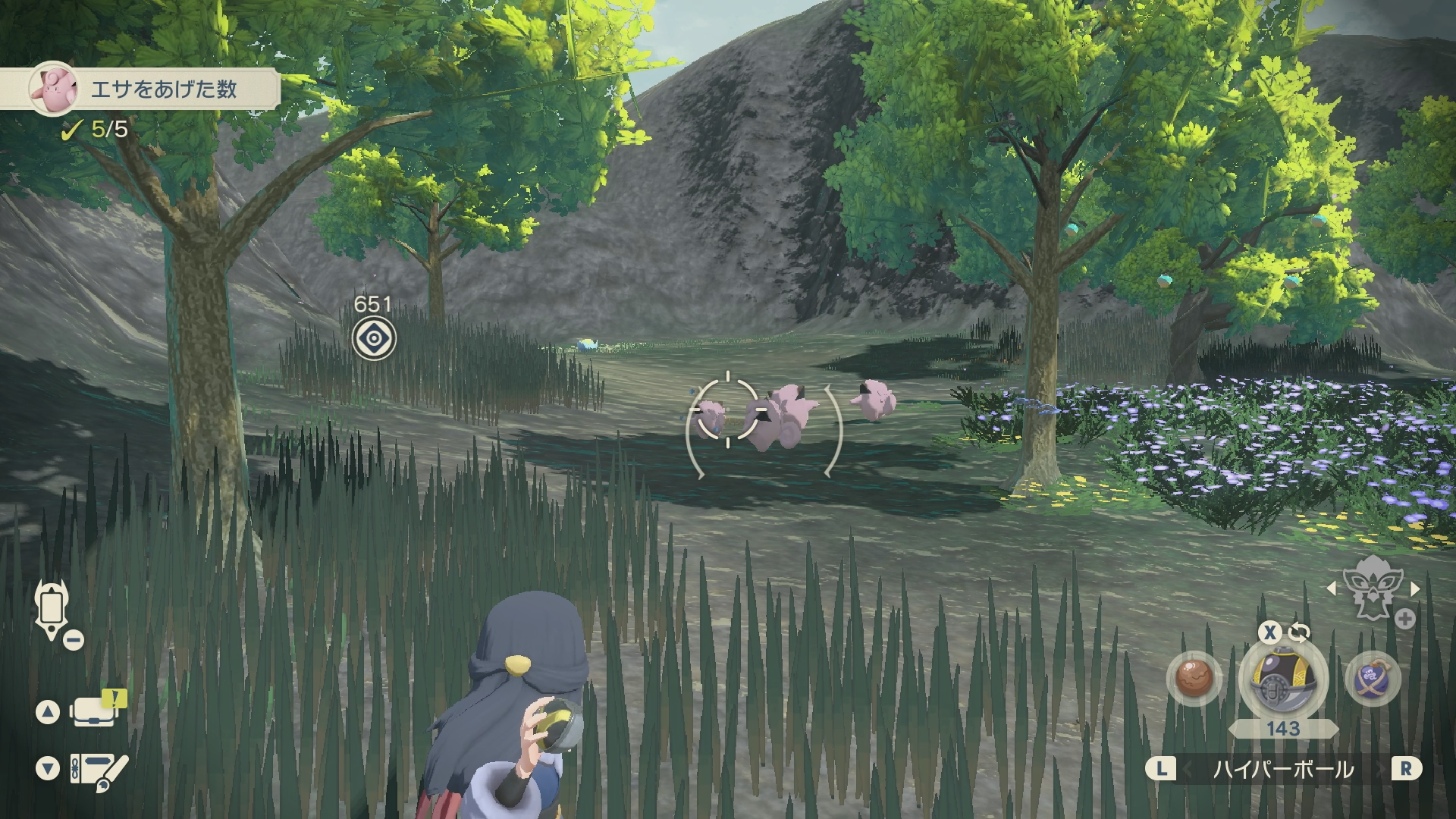Open the satchel with the alert badge
Screen dimensions: 1456x819
[96, 711]
